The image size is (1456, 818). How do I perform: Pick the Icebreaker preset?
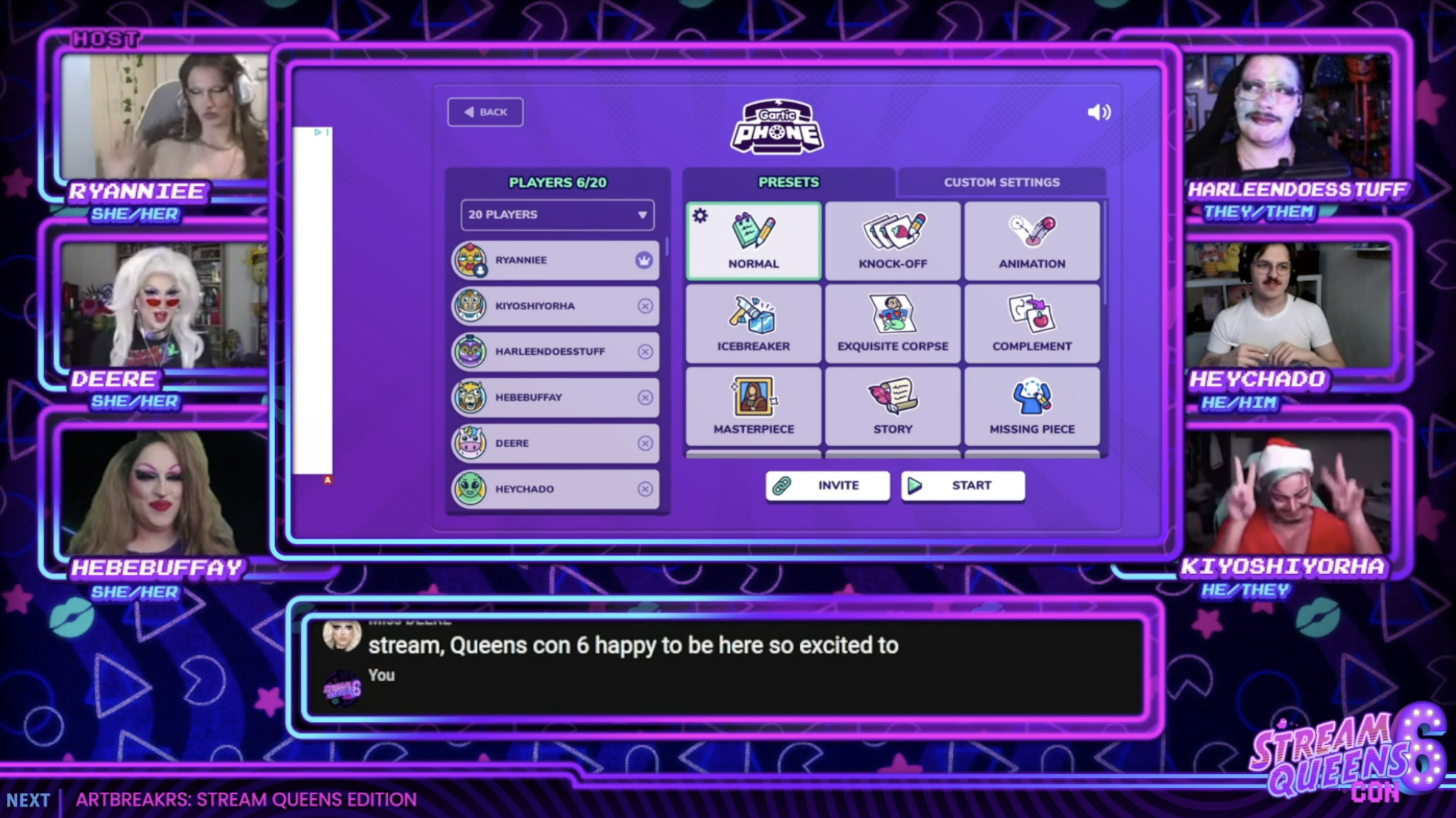pyautogui.click(x=753, y=324)
